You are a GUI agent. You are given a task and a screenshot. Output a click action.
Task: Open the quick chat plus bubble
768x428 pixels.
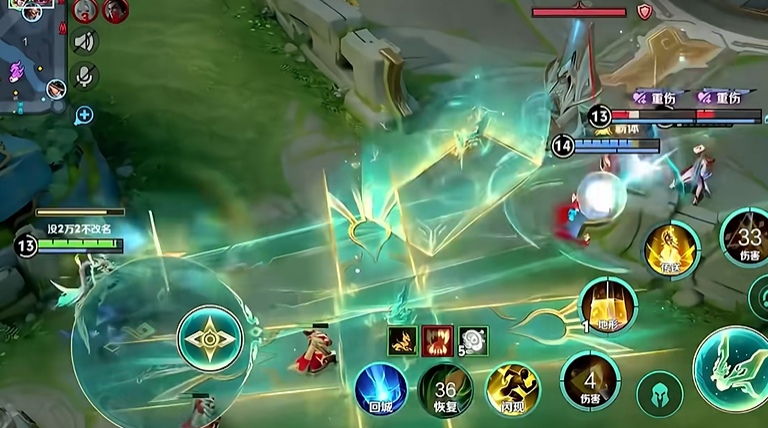[x=84, y=115]
